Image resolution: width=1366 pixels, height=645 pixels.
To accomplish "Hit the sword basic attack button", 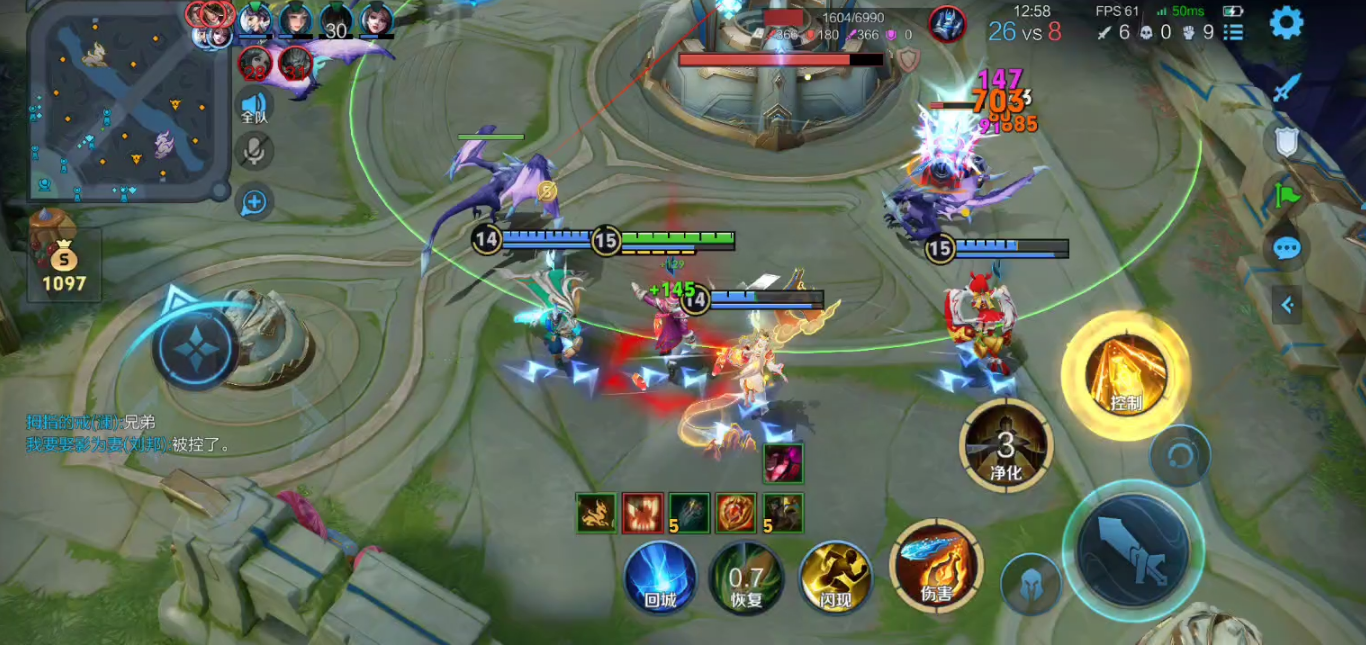I will 1132,545.
